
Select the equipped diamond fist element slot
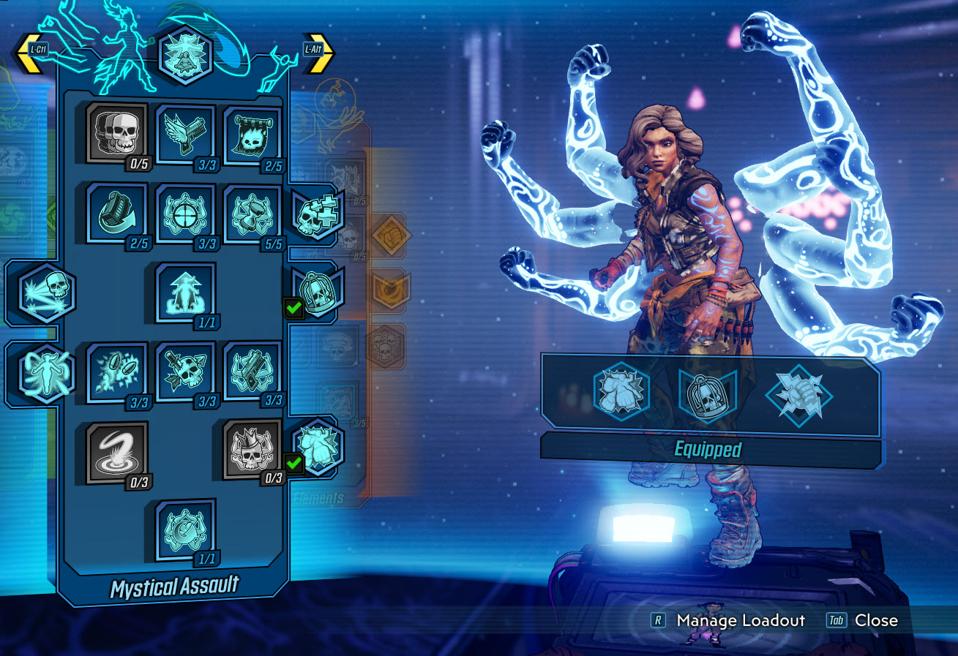[x=797, y=394]
